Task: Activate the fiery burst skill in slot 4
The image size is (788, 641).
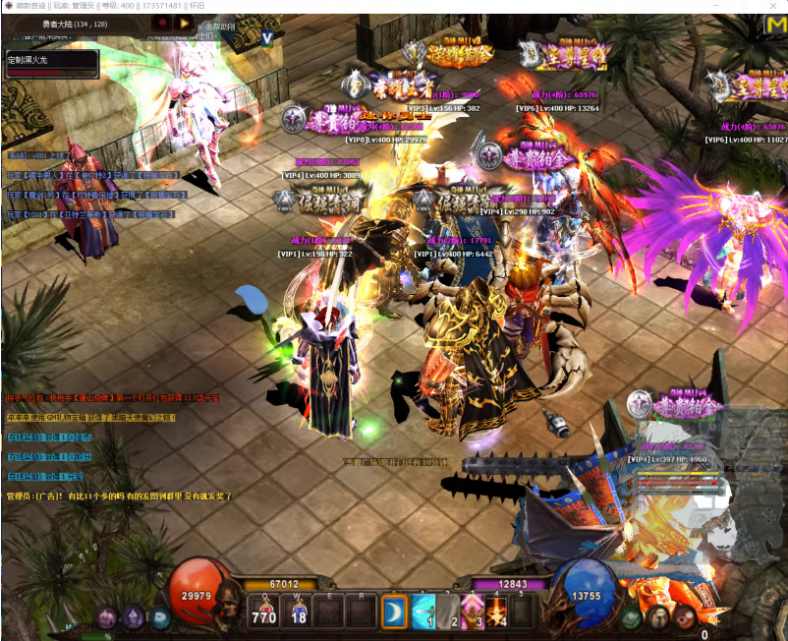Action: 497,610
